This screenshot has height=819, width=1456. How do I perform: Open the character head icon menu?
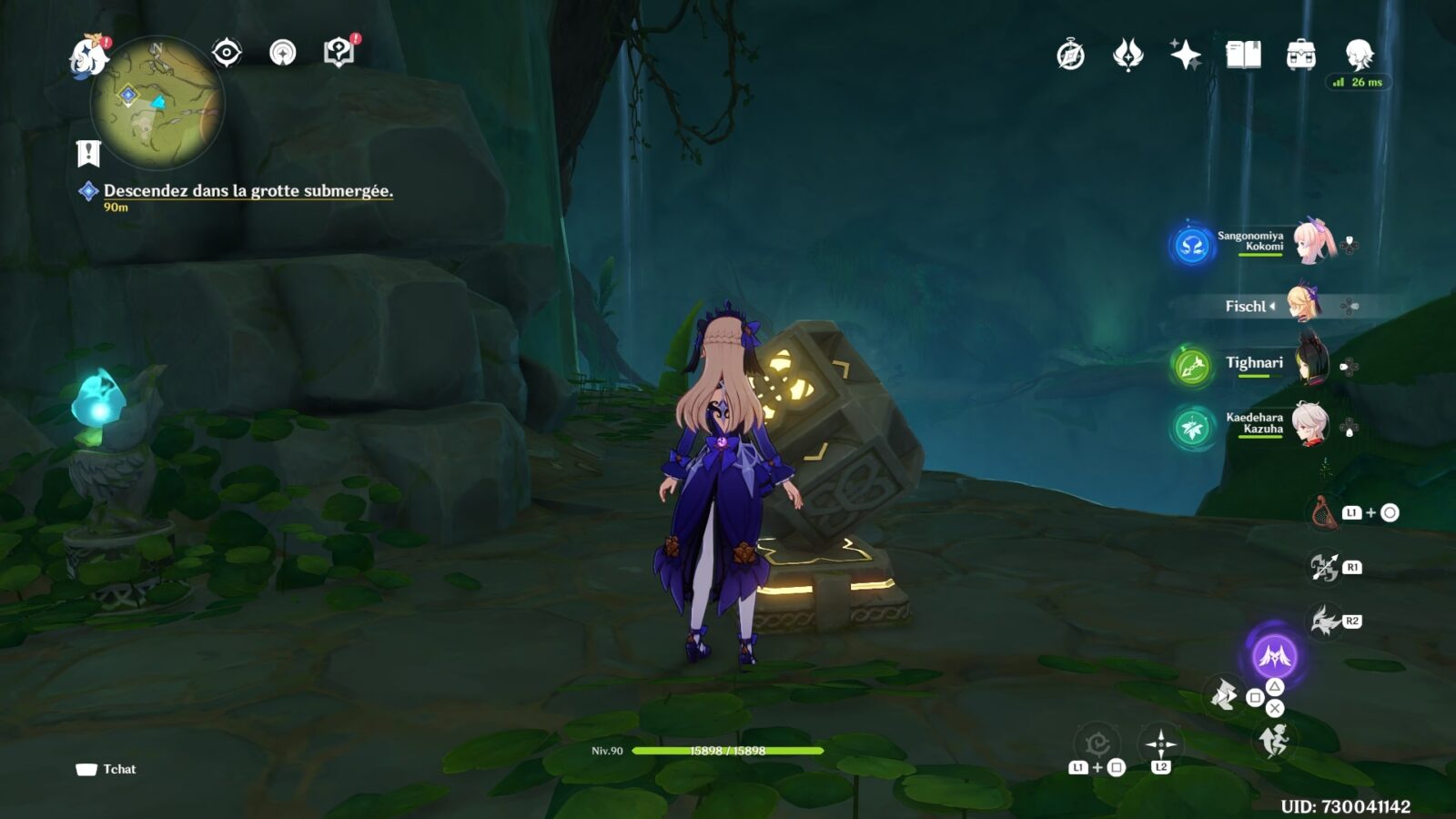tap(1359, 56)
